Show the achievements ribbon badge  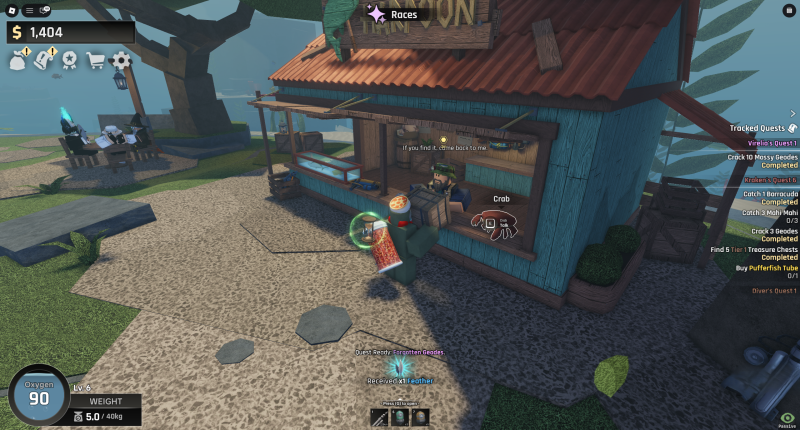coord(69,60)
